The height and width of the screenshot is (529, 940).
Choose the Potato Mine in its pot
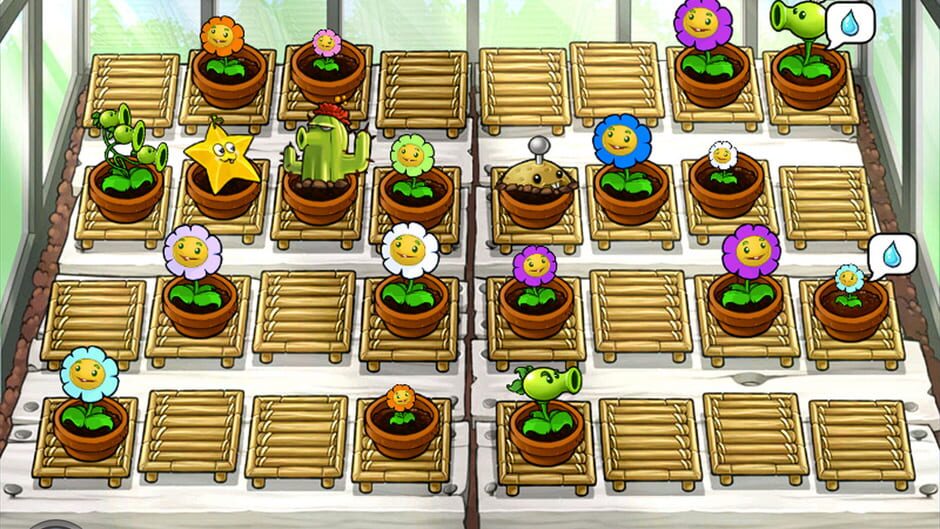[x=539, y=178]
